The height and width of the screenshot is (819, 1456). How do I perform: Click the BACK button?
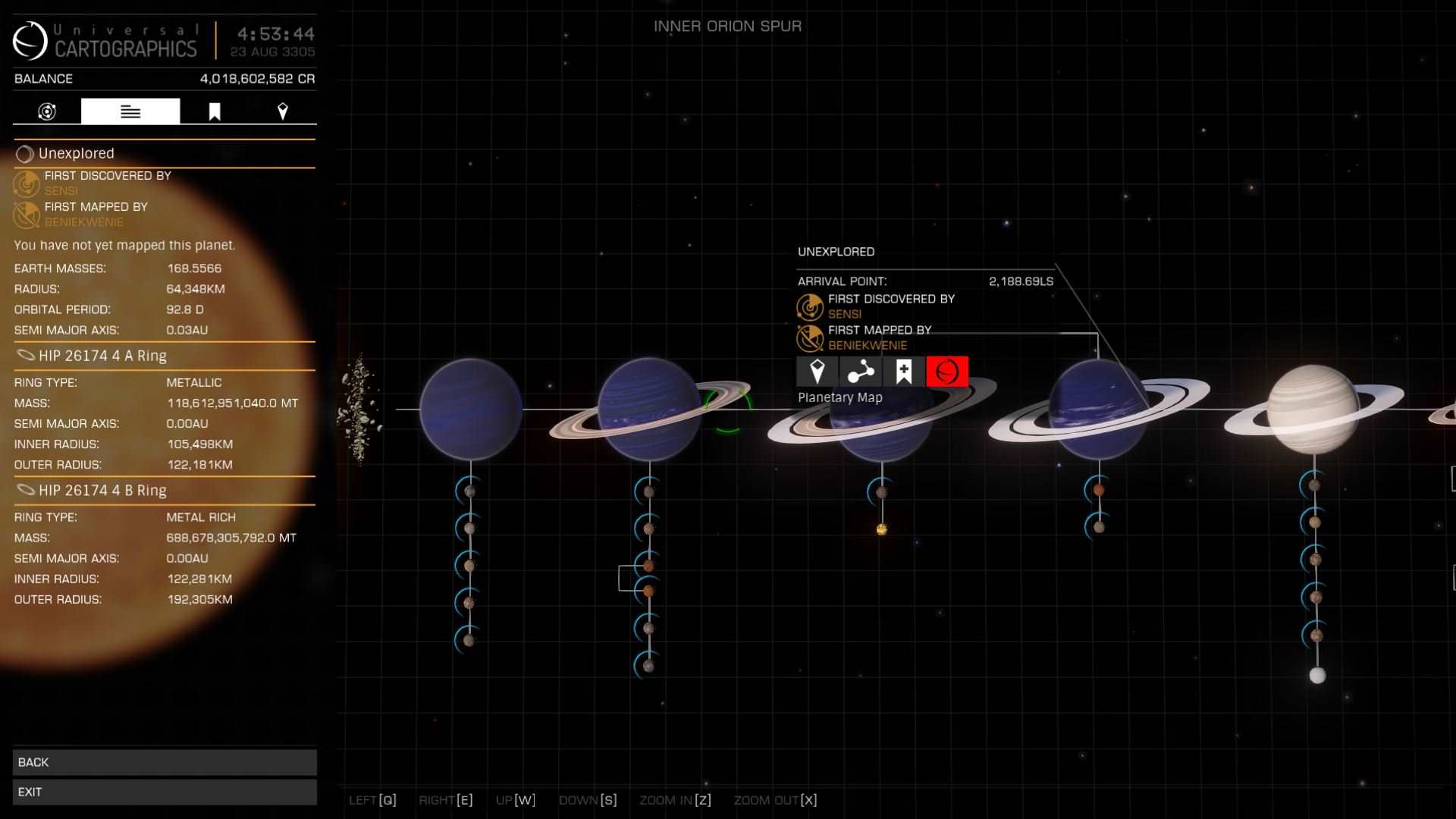[x=165, y=762]
